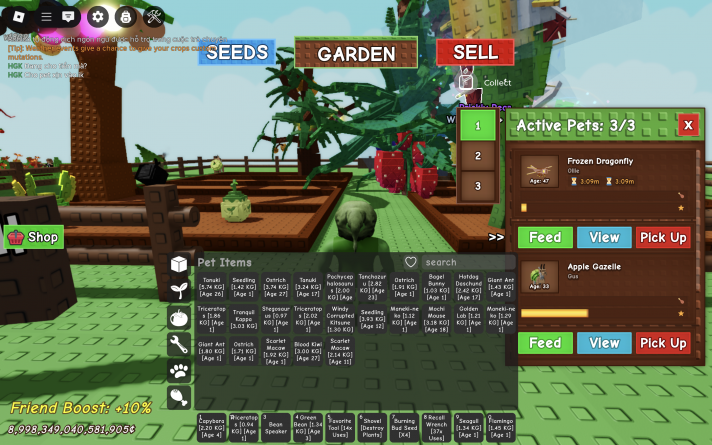Choose the Blood Kiwi pet item
This screenshot has height=445, width=712.
tap(309, 350)
